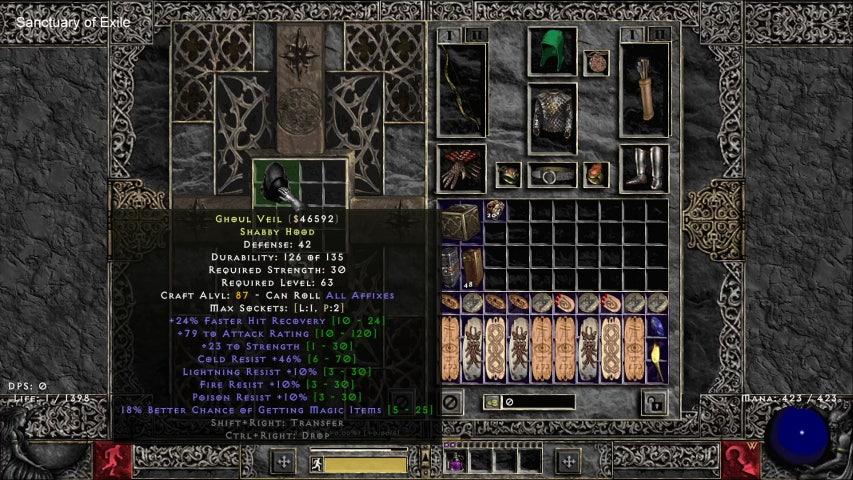Select the purple potion in the belt bar
Image resolution: width=853 pixels, height=480 pixels.
coord(457,461)
